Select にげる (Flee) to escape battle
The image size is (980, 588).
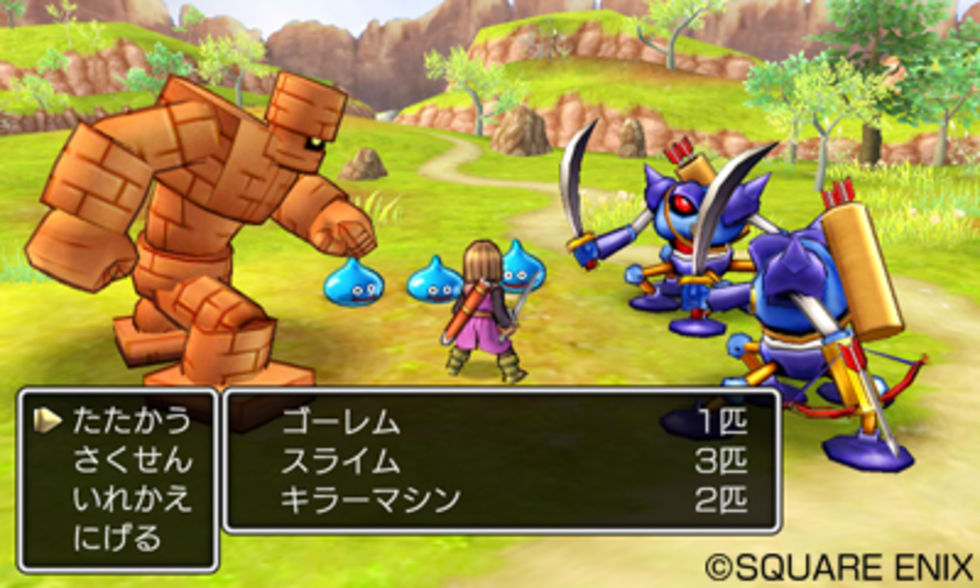point(116,538)
